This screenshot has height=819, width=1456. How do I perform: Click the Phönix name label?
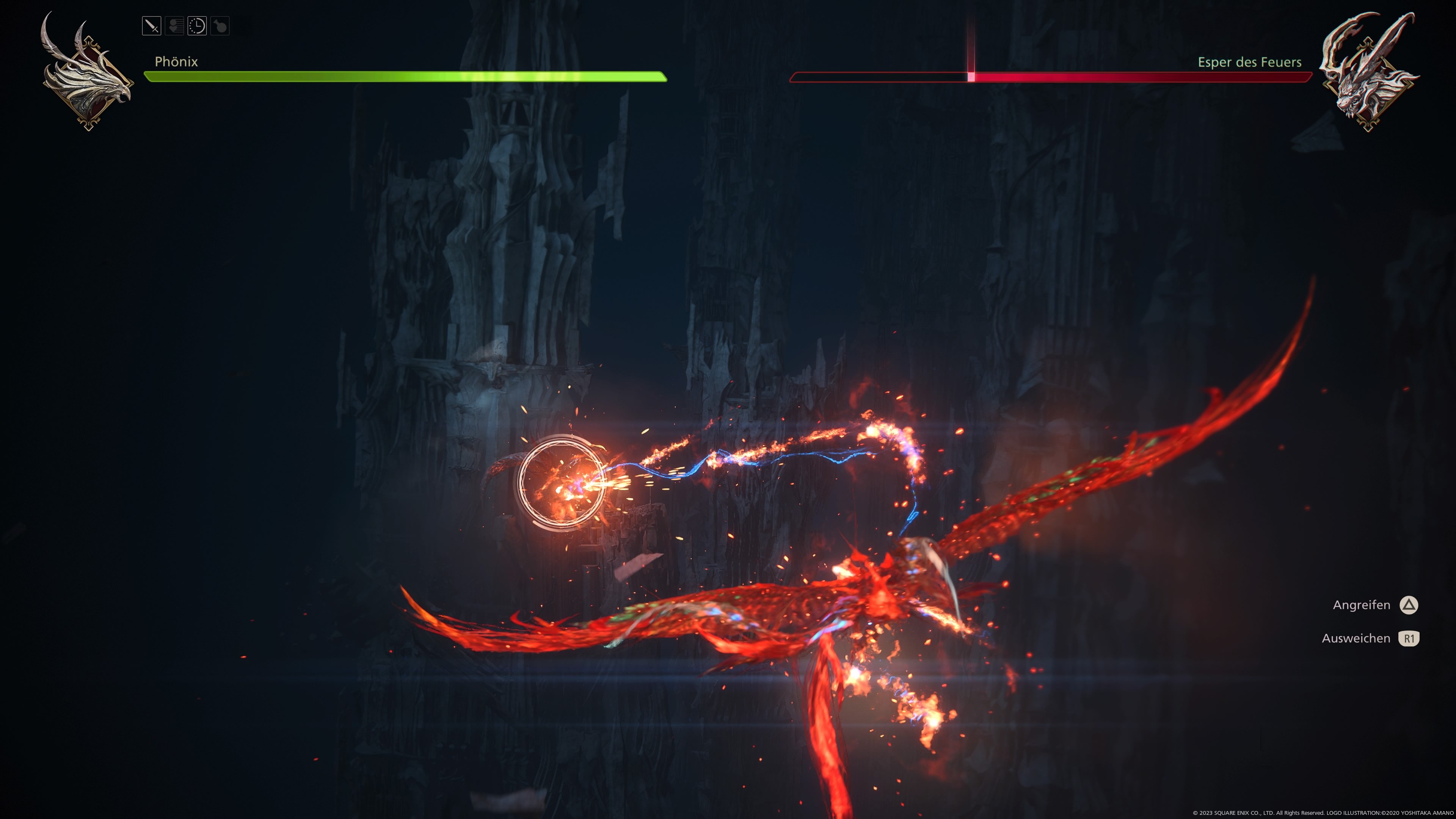[176, 61]
